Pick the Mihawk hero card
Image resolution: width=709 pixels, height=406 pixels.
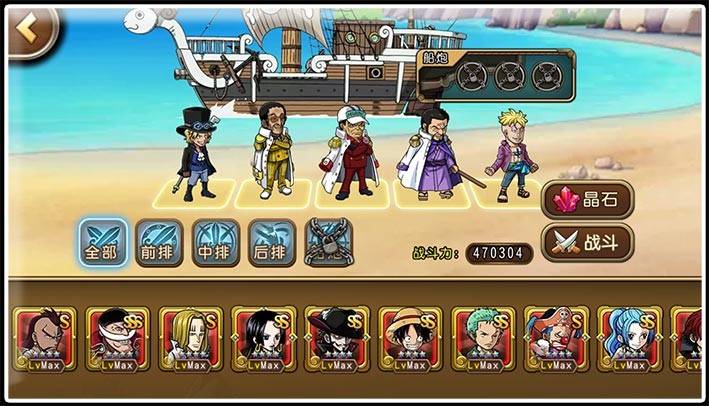(337, 338)
